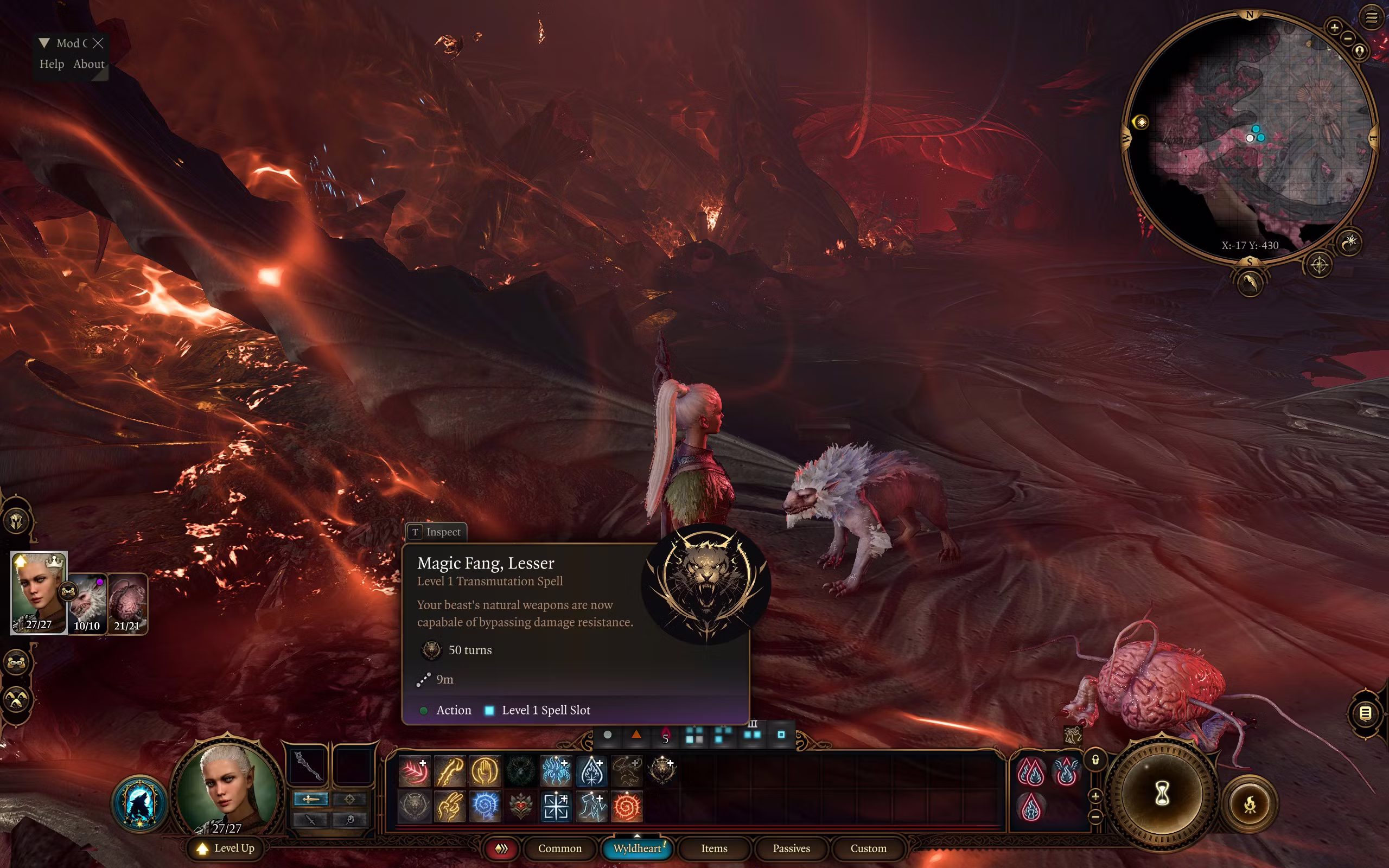
Task: Close the Mod overlay window
Action: point(98,43)
